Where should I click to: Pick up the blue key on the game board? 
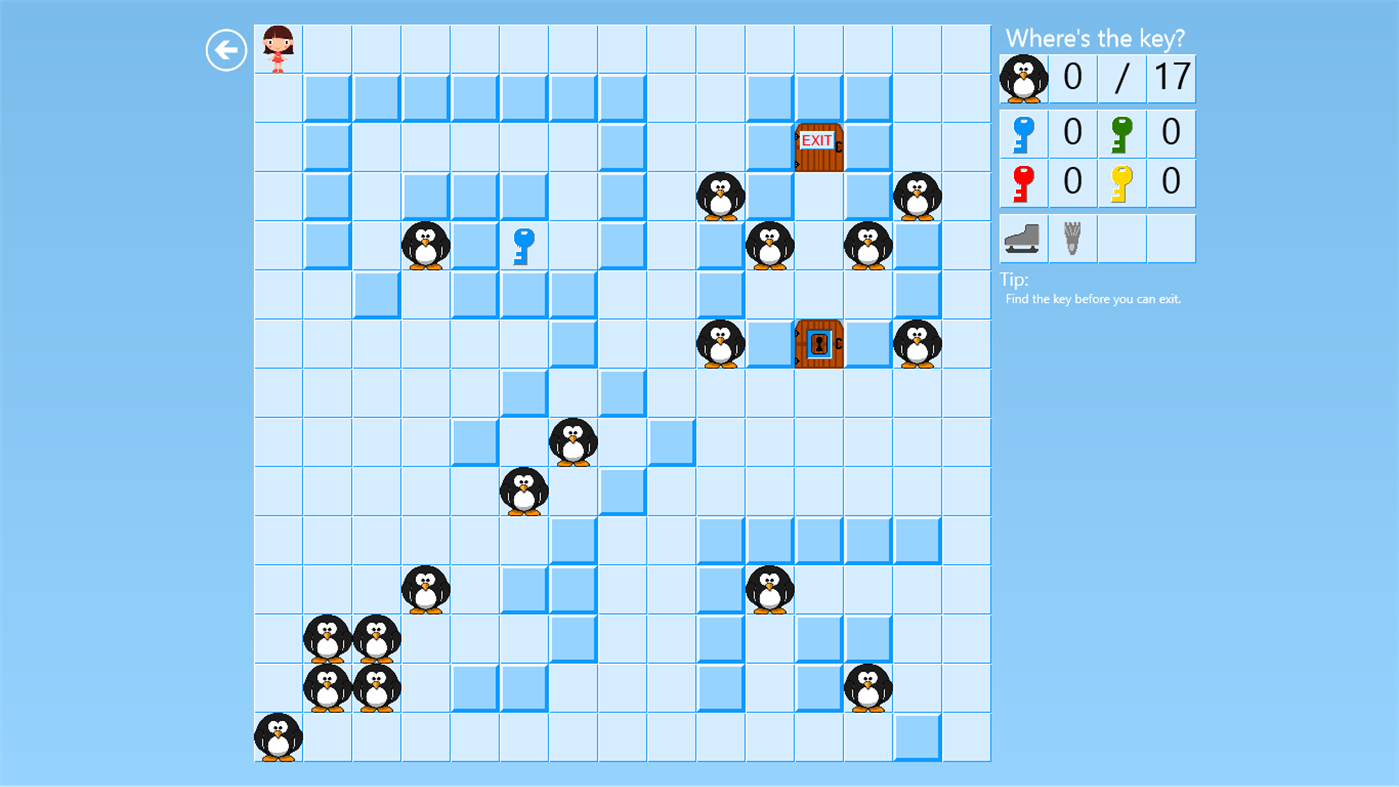click(523, 244)
